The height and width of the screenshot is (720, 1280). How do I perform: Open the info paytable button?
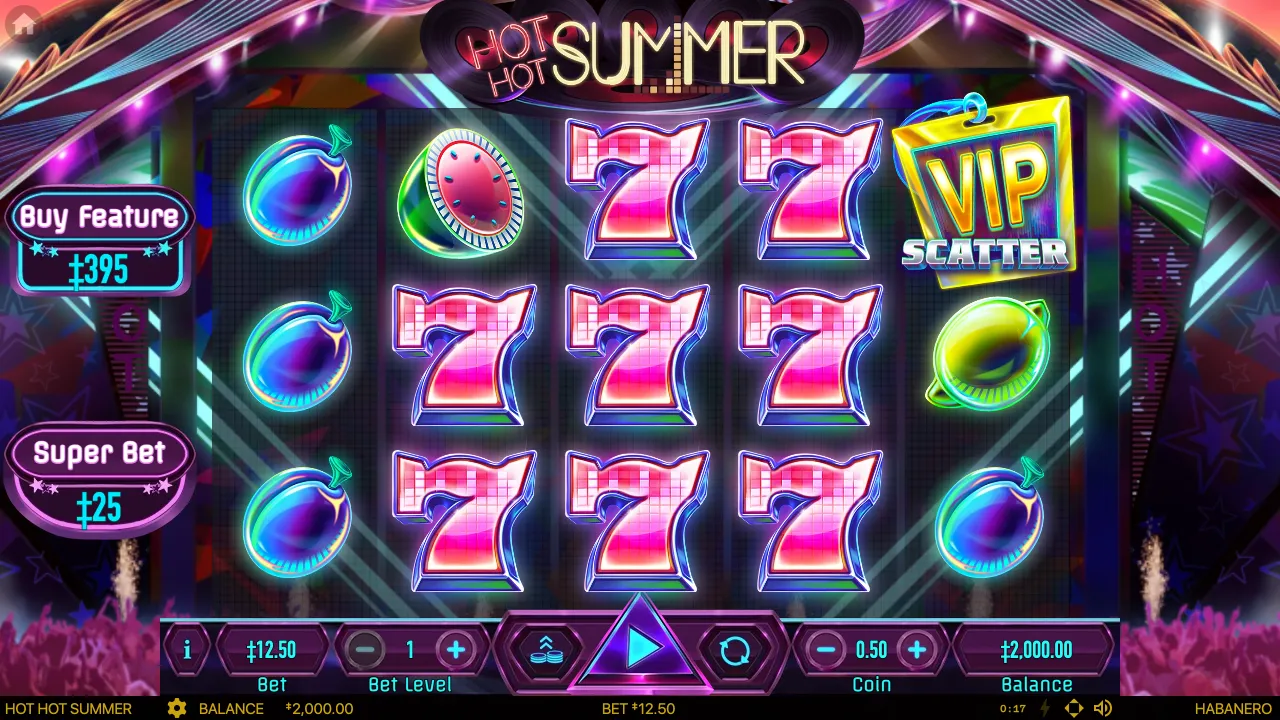point(187,650)
